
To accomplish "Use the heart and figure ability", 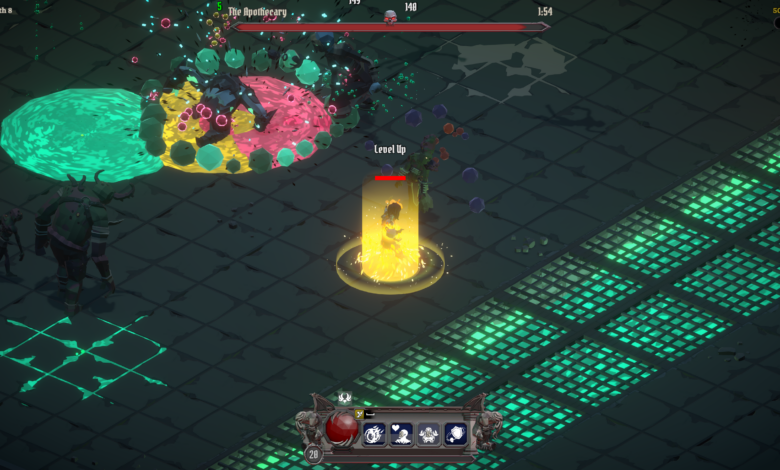I will [x=402, y=435].
